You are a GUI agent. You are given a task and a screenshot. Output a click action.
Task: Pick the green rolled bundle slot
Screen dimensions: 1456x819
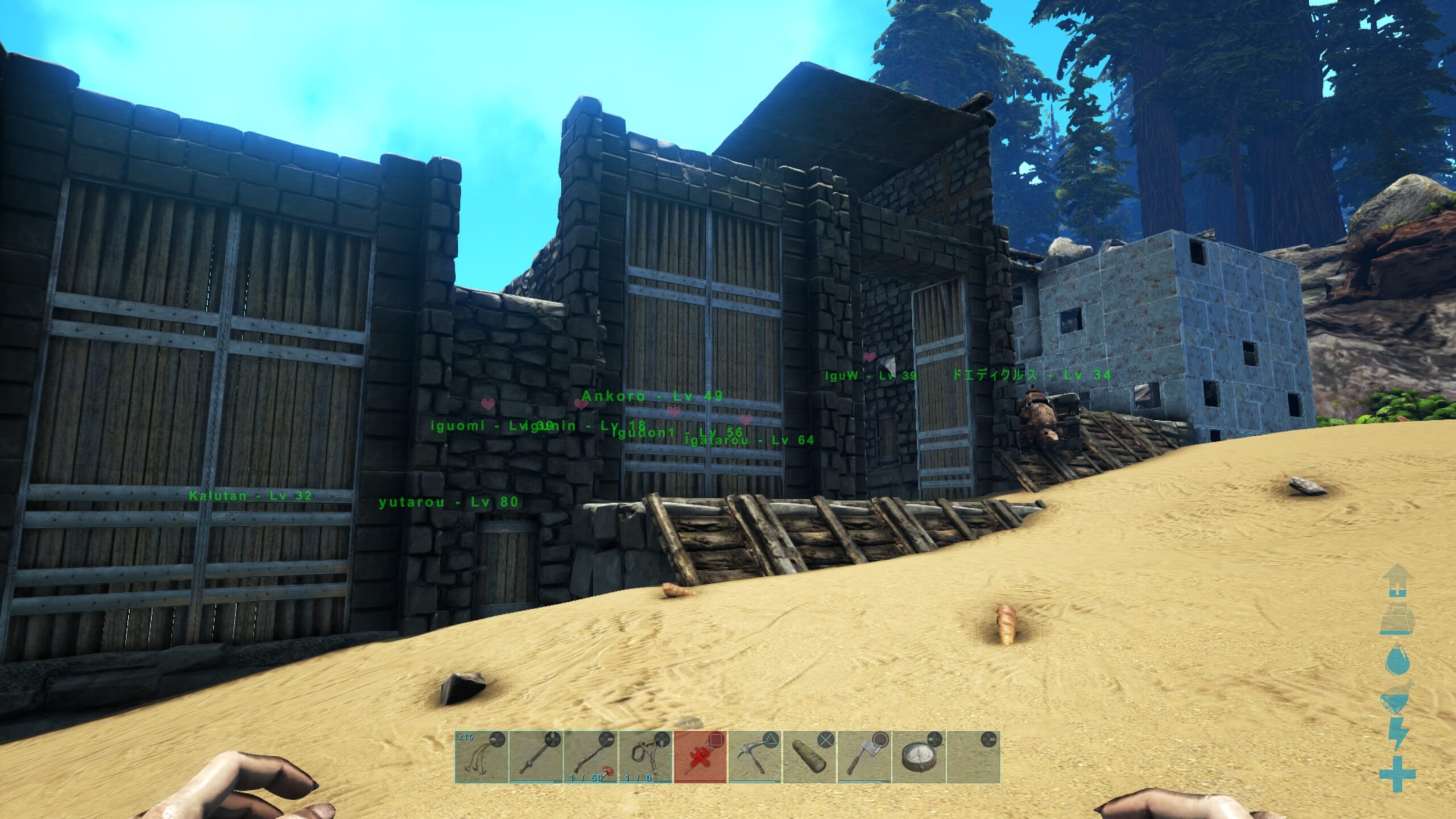809,757
